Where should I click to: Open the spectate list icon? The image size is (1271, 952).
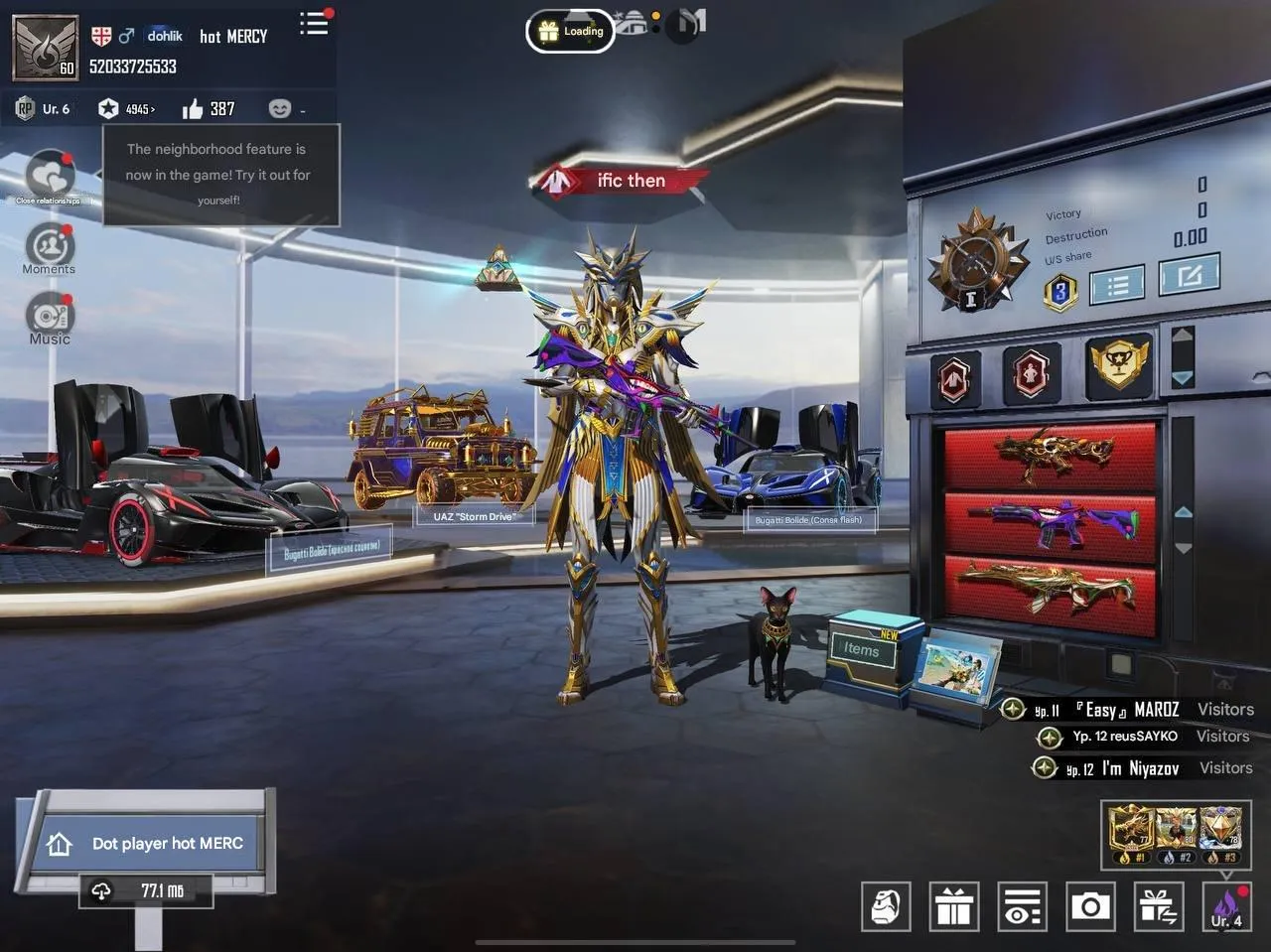coord(1023,906)
